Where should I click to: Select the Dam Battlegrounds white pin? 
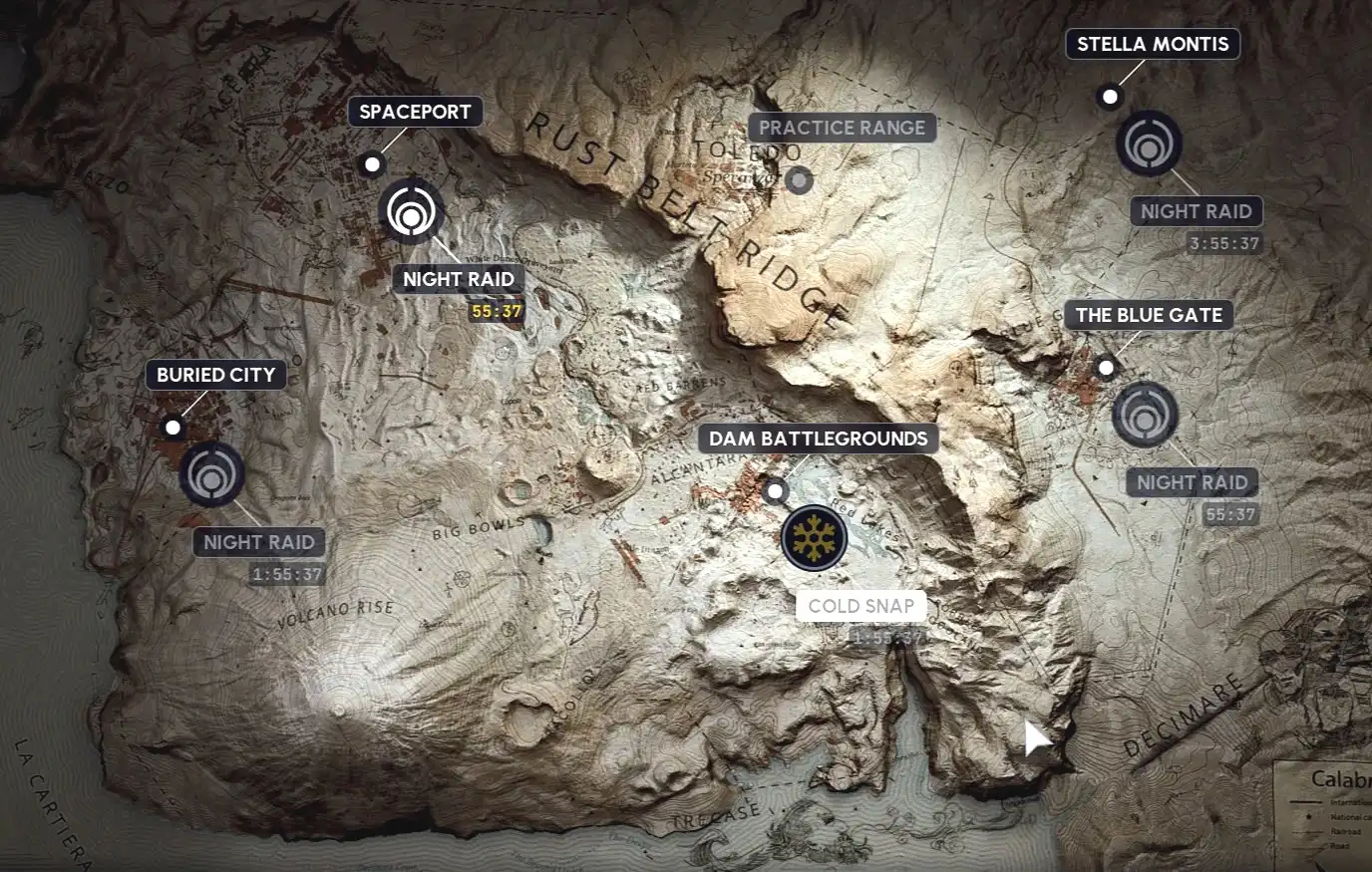click(777, 491)
